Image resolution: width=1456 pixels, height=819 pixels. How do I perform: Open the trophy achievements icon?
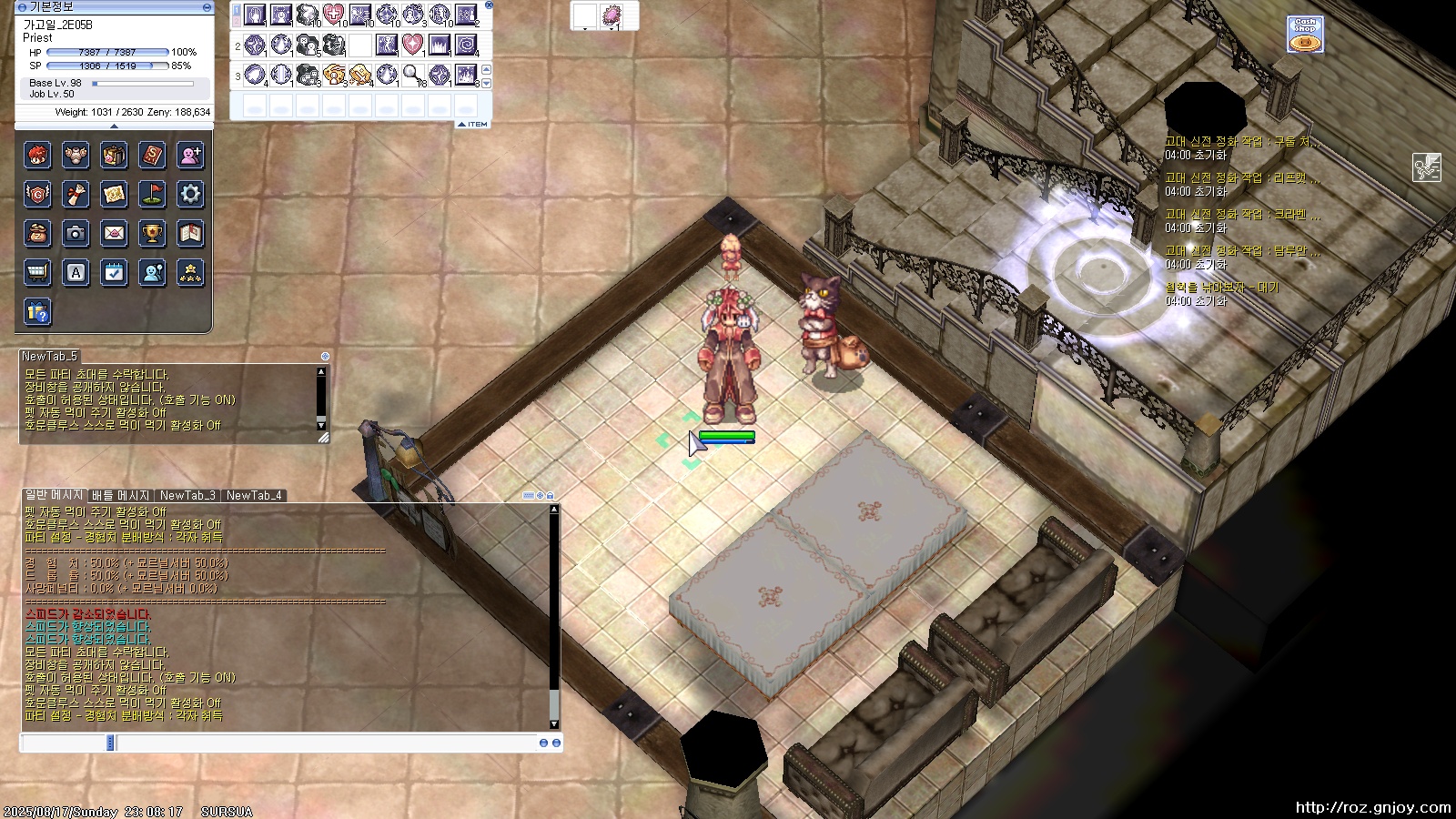coord(152,234)
